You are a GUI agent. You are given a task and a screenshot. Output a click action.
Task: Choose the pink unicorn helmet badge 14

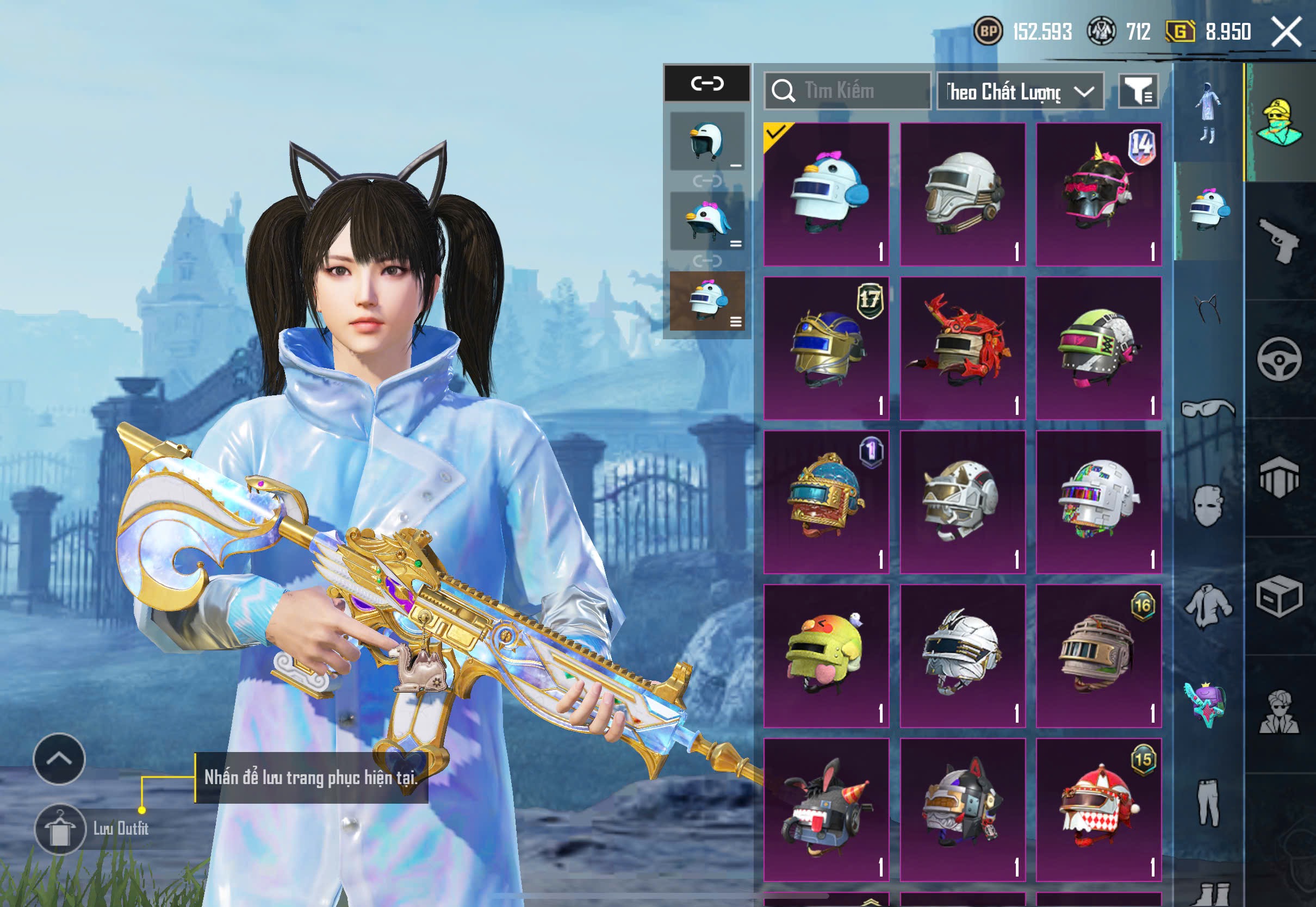pyautogui.click(x=1099, y=194)
